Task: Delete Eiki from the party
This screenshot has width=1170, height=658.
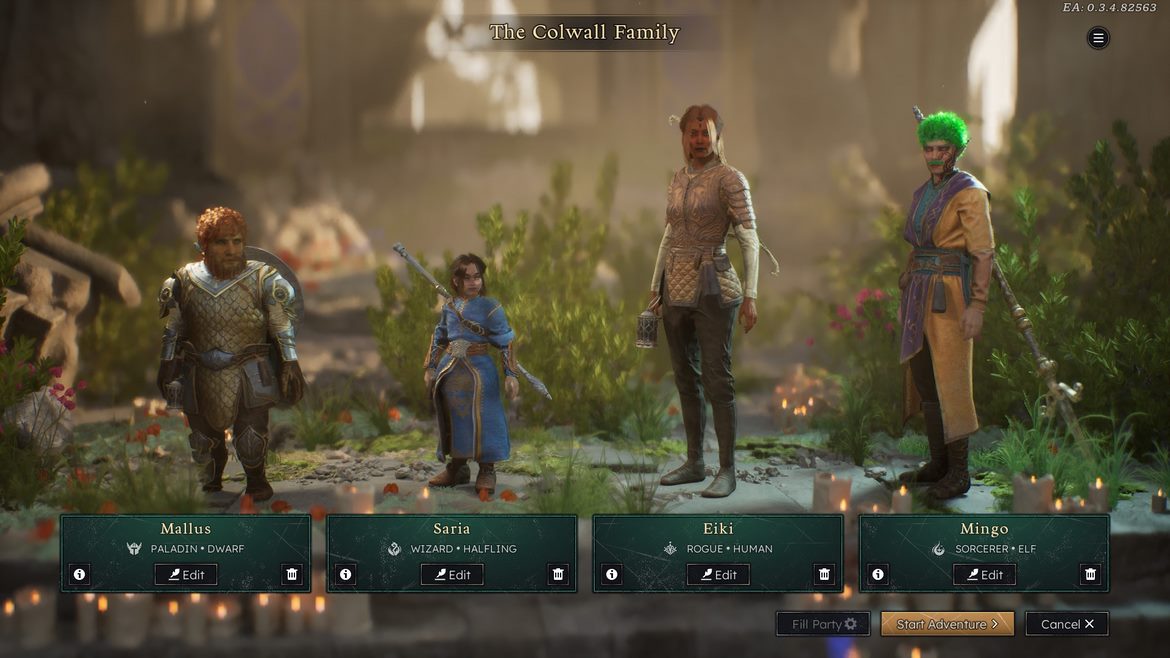Action: [824, 574]
